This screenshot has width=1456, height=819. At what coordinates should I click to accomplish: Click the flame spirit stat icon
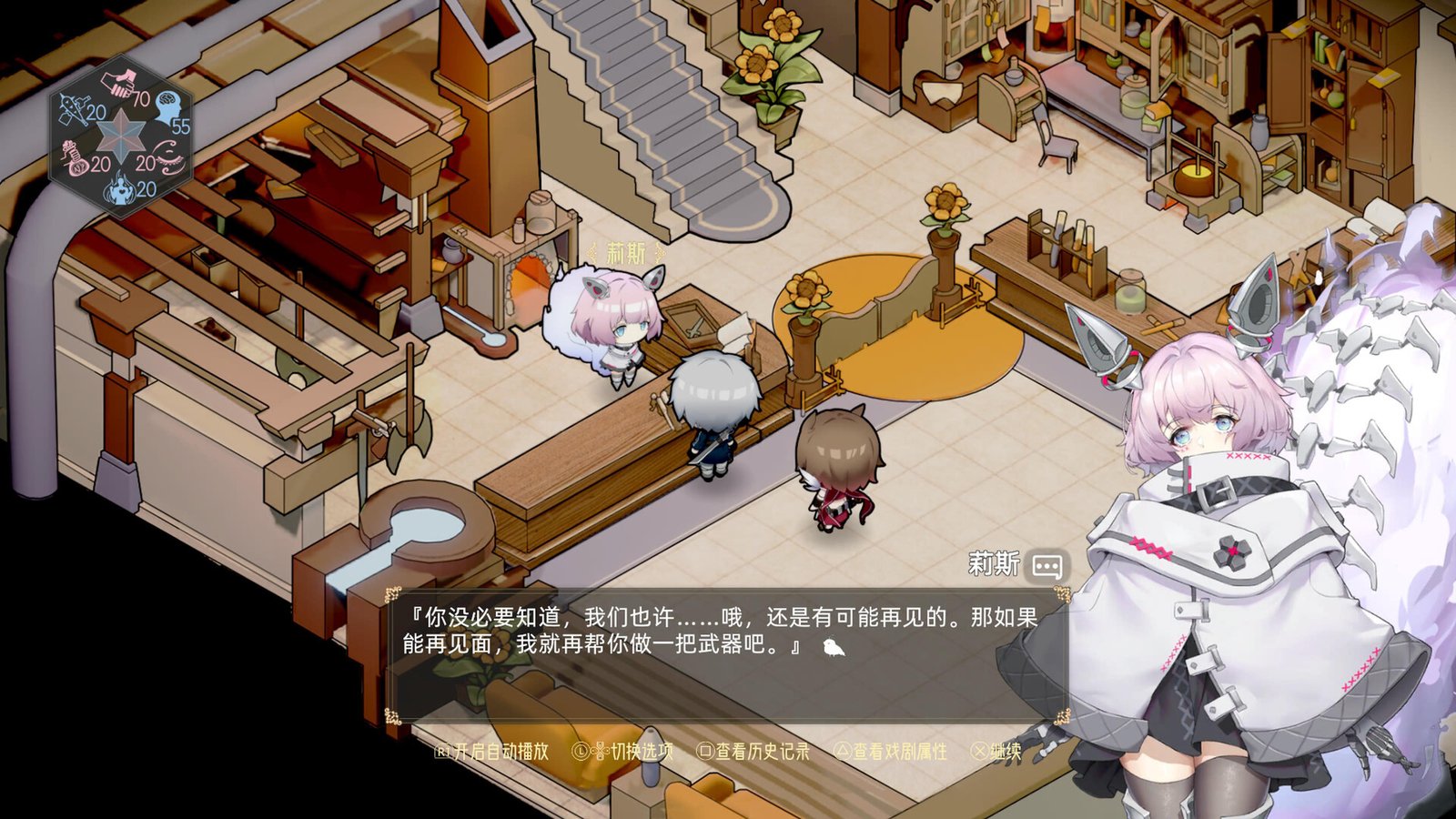point(120,189)
